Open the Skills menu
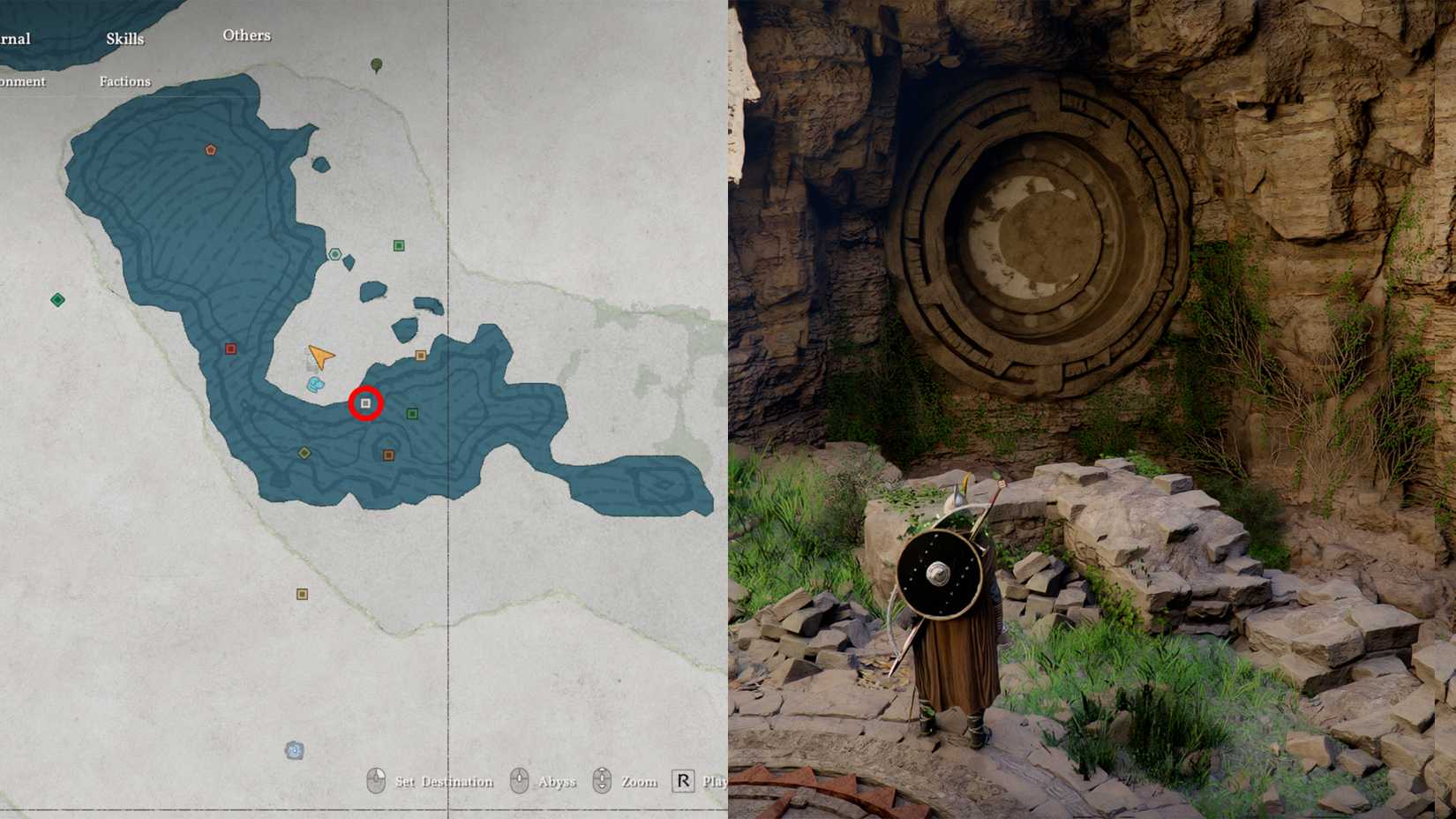This screenshot has width=1456, height=819. pos(124,39)
